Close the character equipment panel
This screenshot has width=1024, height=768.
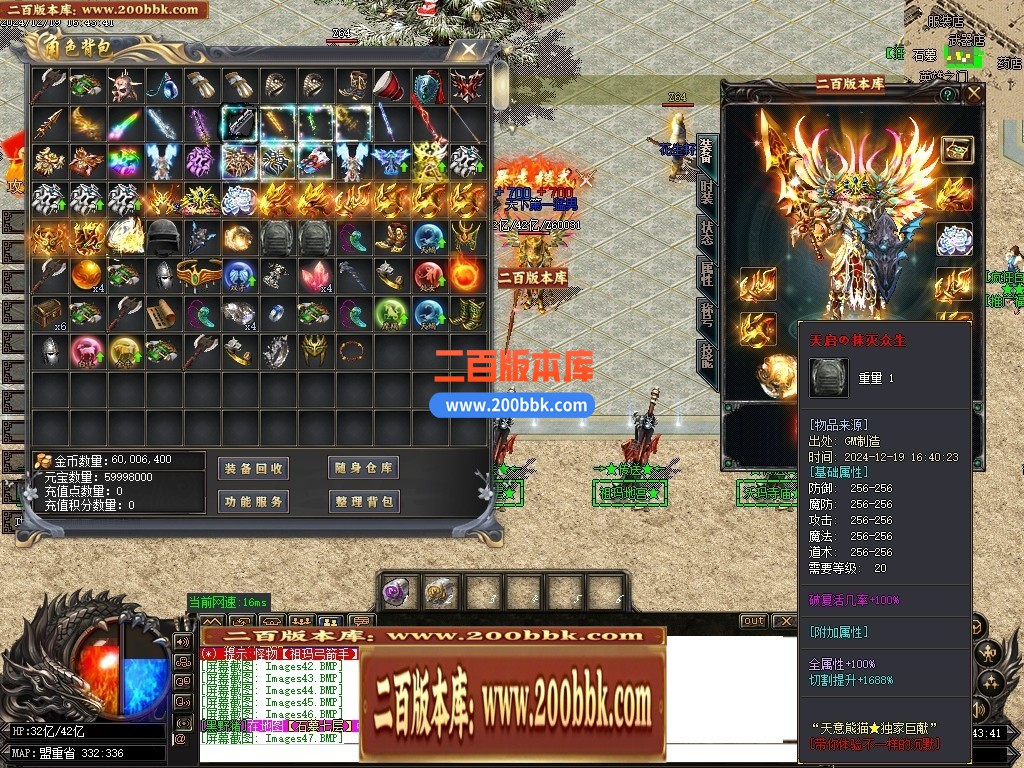click(973, 94)
